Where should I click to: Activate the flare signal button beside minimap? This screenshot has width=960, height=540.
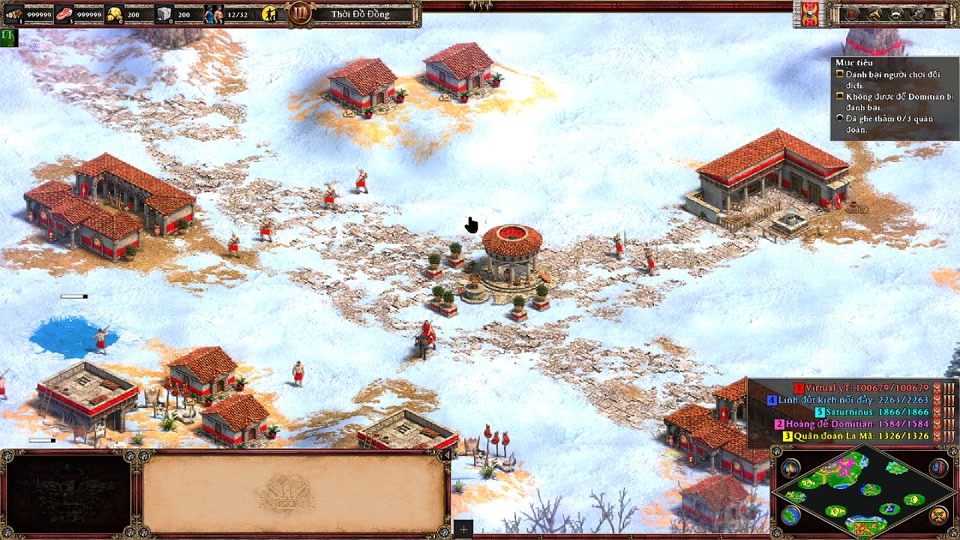[790, 468]
